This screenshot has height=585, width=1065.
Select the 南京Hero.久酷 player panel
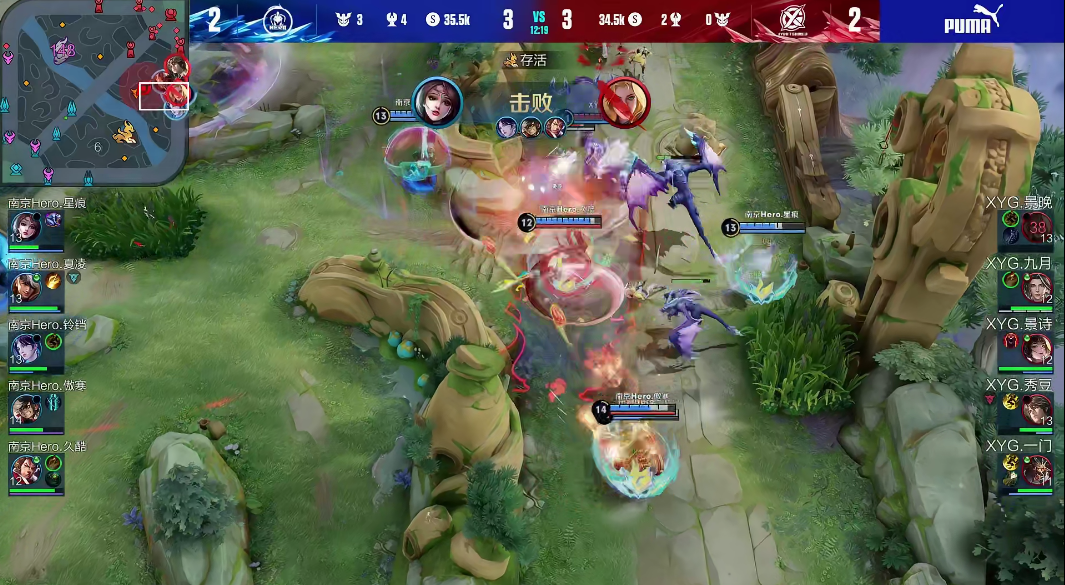coord(23,469)
